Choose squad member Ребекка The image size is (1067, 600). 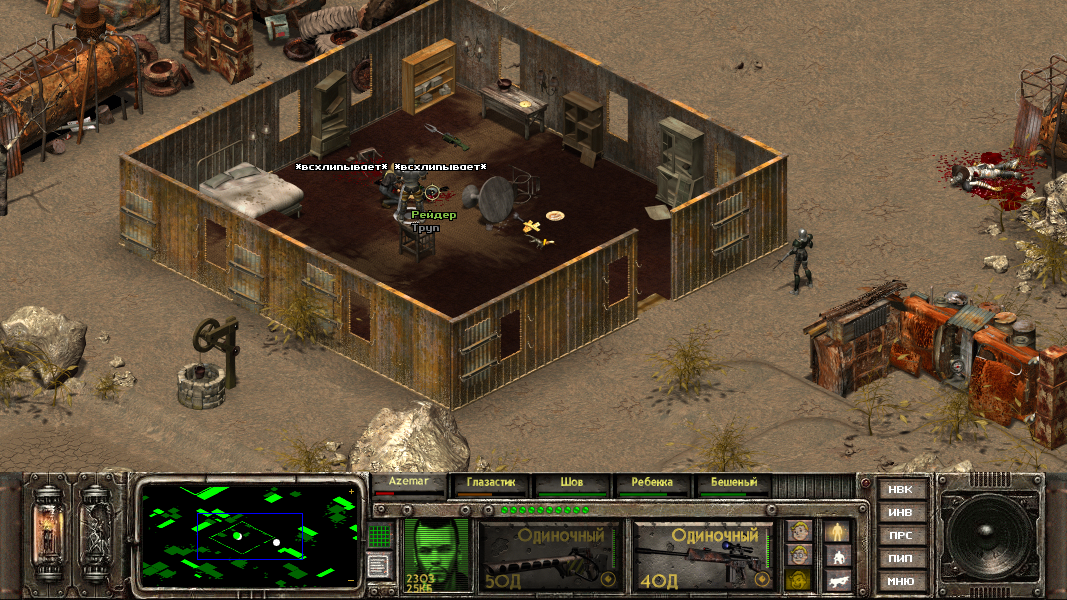[x=652, y=483]
